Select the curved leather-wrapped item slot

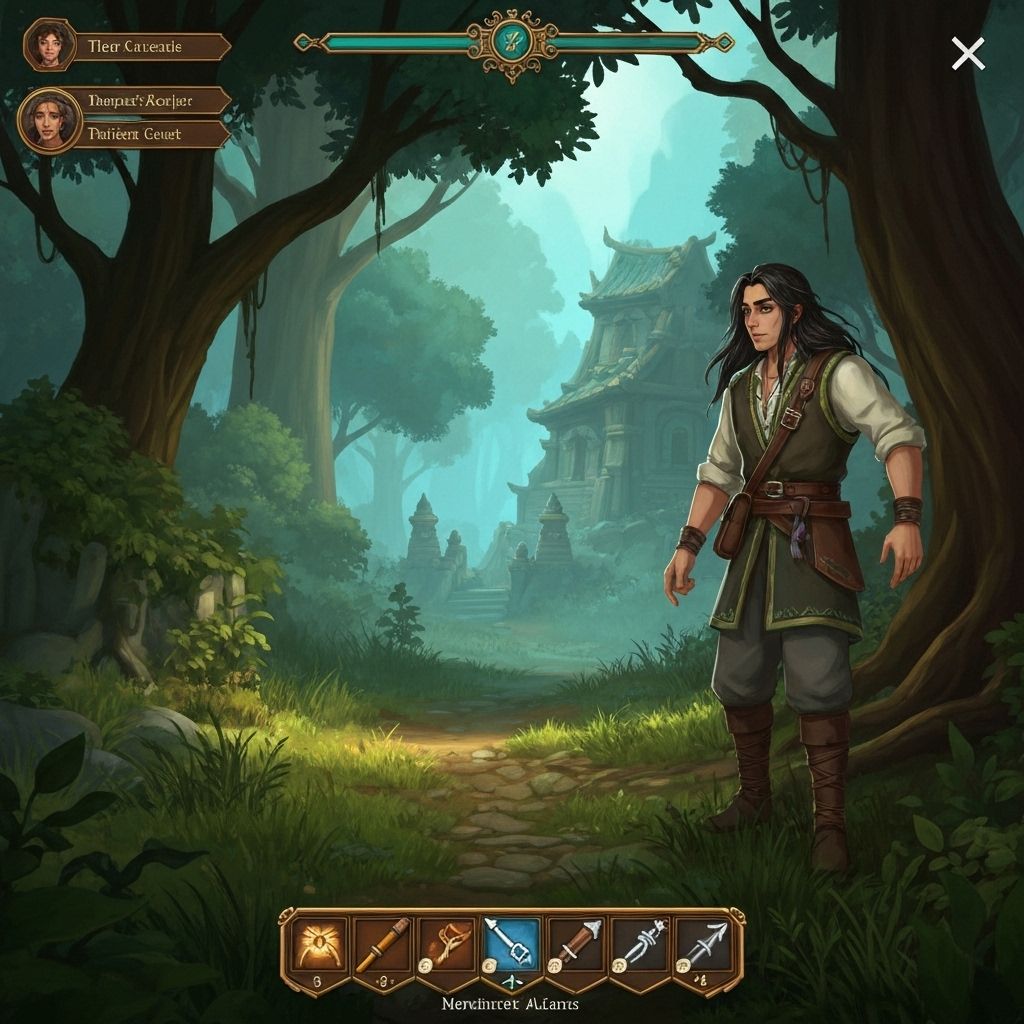[446, 944]
